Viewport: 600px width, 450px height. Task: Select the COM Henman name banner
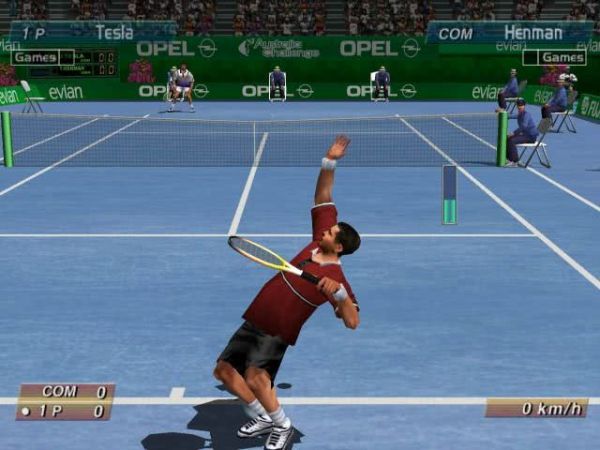tap(510, 33)
